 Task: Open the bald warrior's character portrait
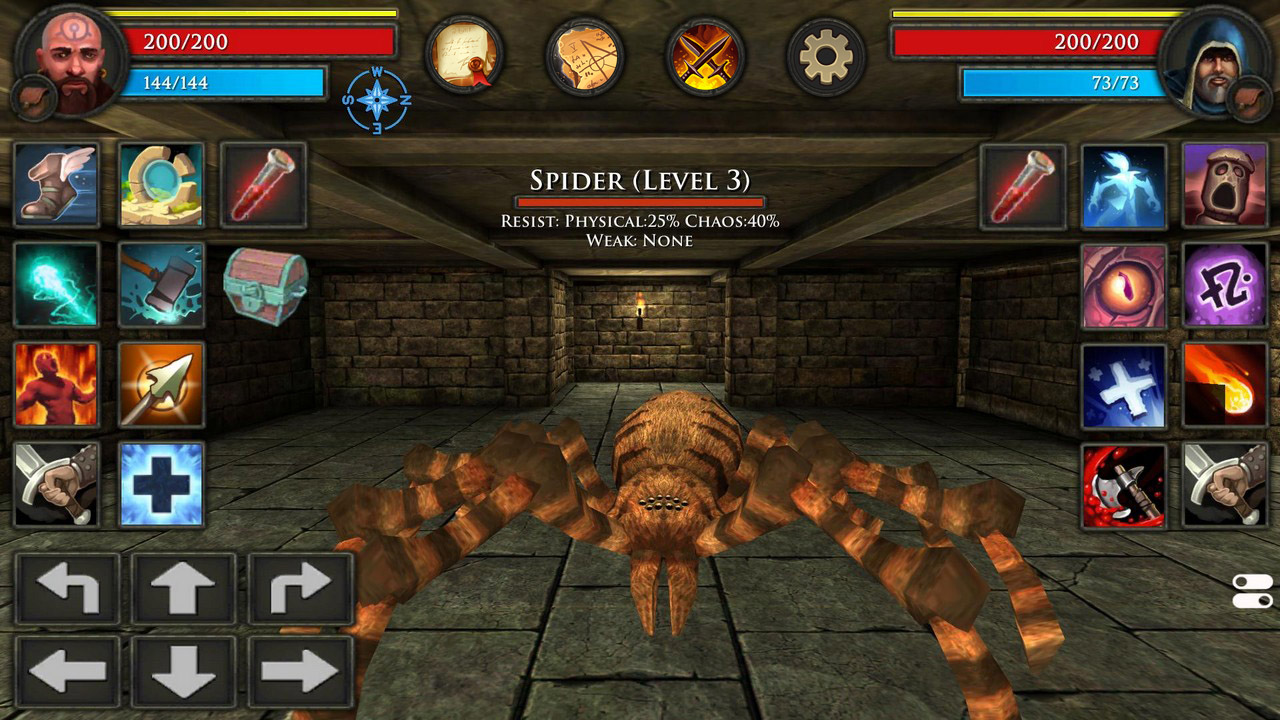65,55
